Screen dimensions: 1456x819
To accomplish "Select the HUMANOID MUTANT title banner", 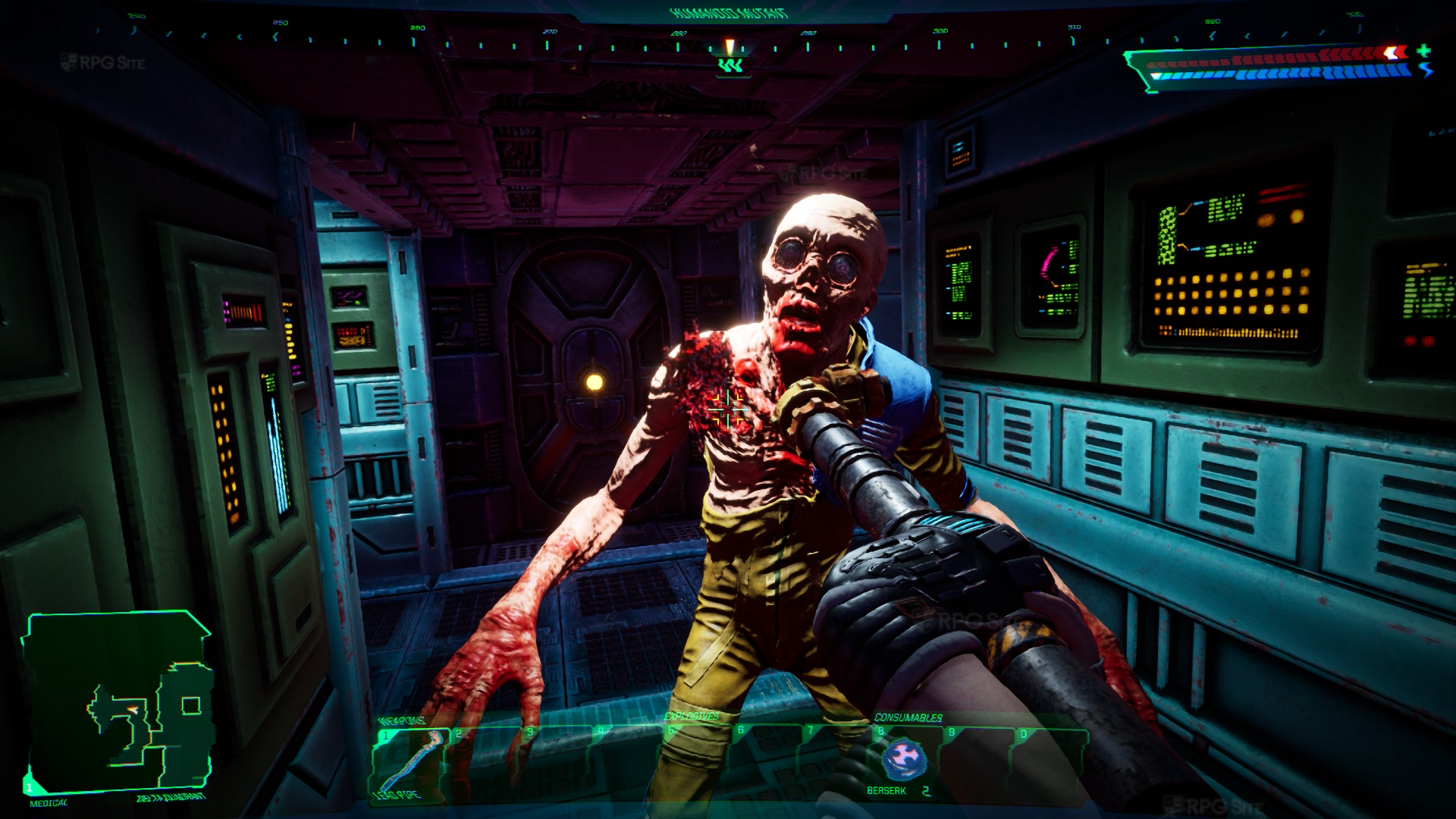I will coord(727,12).
